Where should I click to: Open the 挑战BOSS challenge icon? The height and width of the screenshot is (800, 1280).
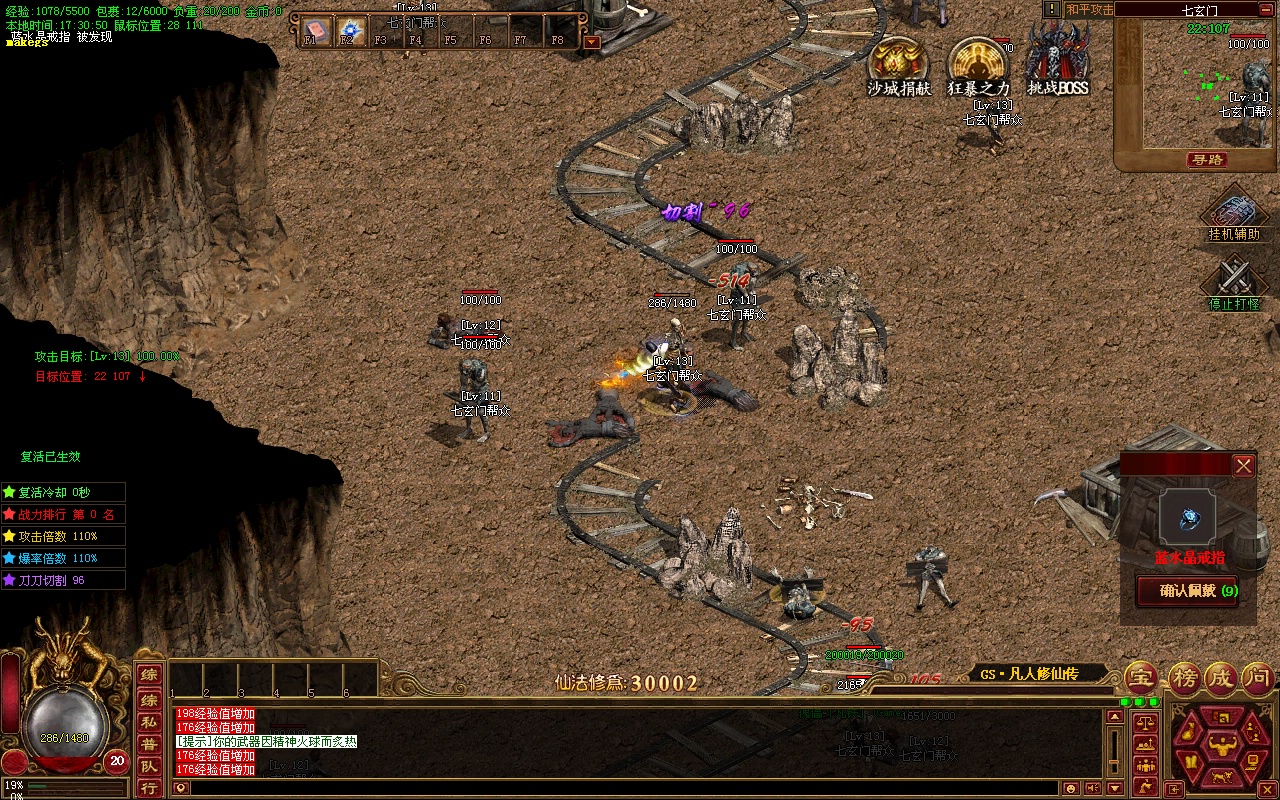point(1058,60)
